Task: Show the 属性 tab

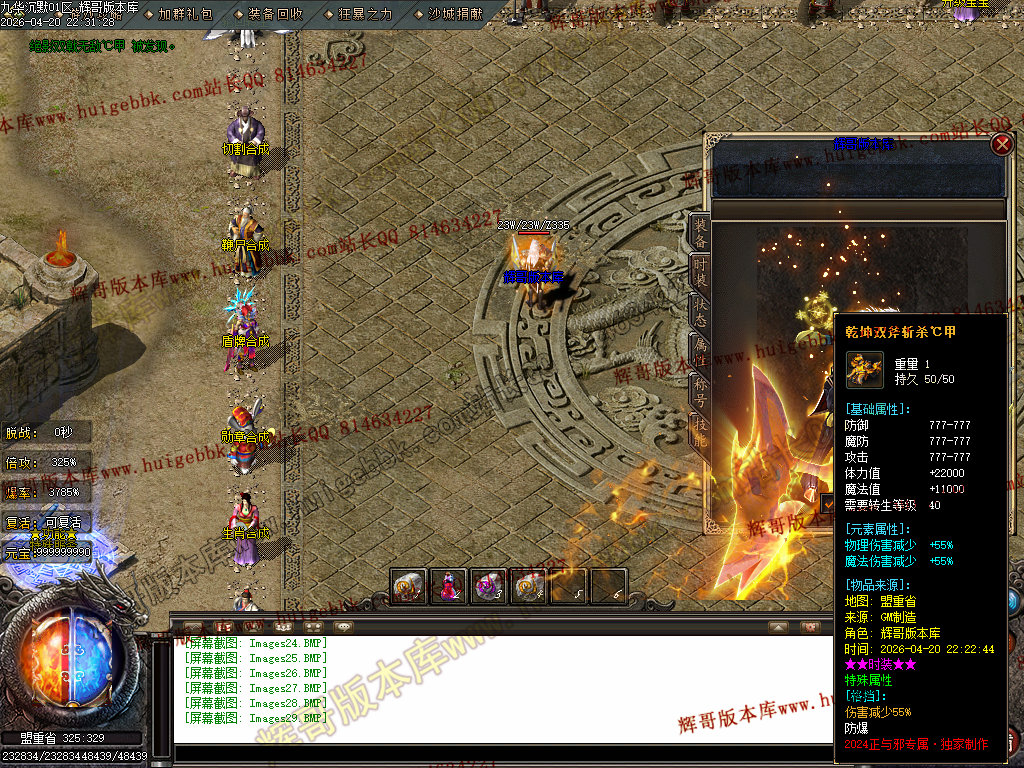Action: [x=701, y=350]
